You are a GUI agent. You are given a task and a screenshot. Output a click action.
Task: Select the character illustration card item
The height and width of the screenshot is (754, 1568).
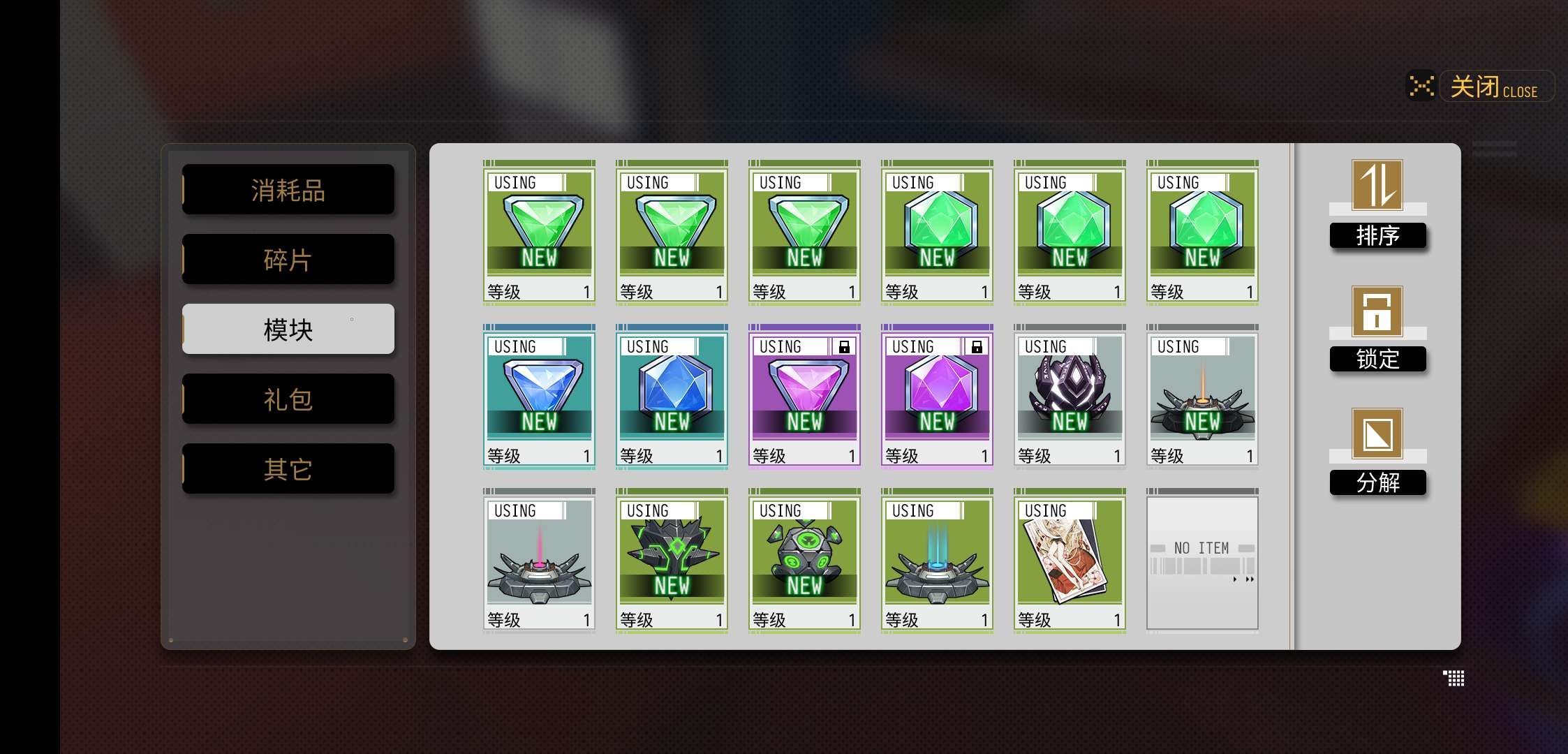[1070, 560]
